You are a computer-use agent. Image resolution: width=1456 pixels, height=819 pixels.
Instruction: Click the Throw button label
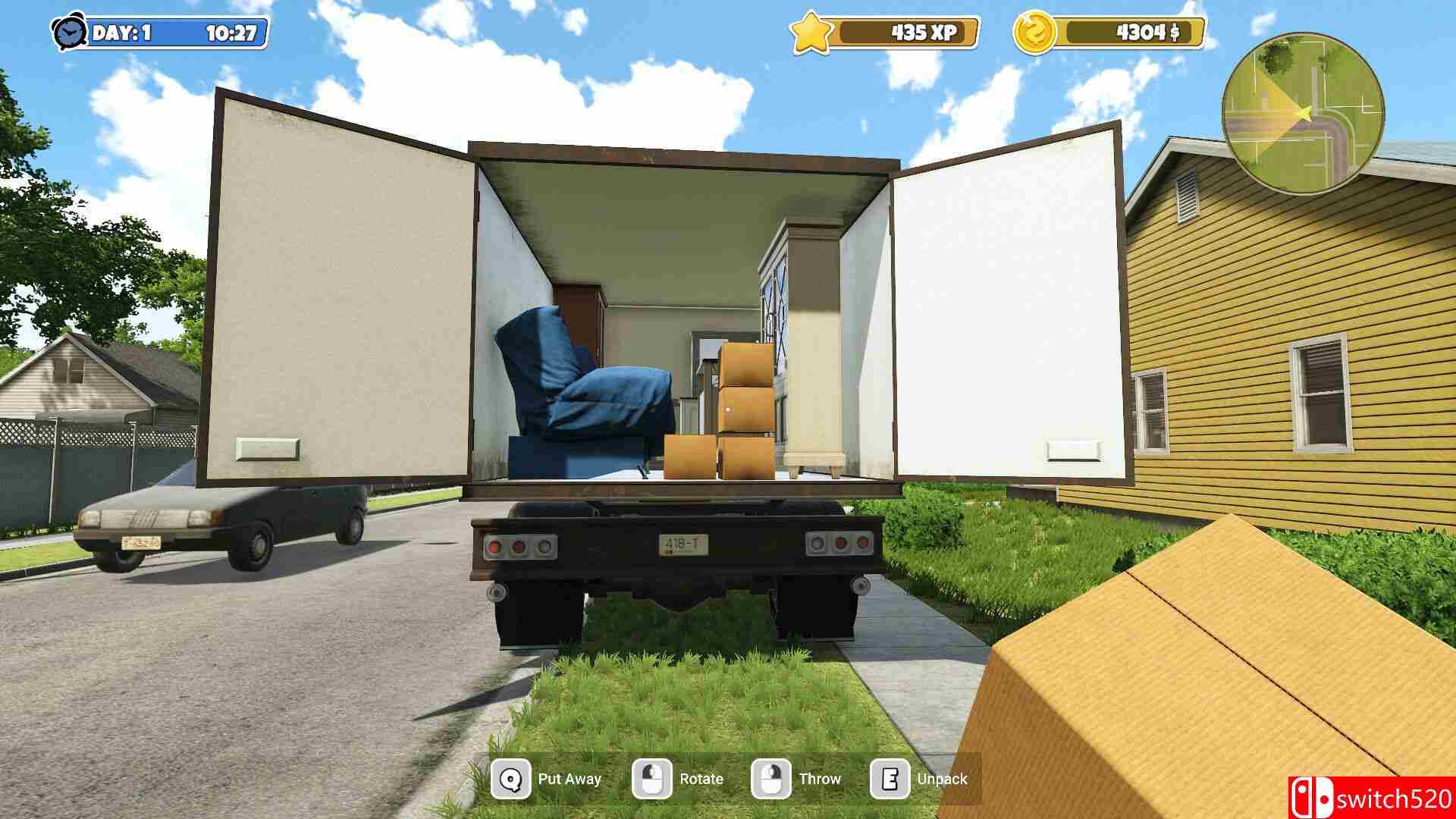[820, 778]
